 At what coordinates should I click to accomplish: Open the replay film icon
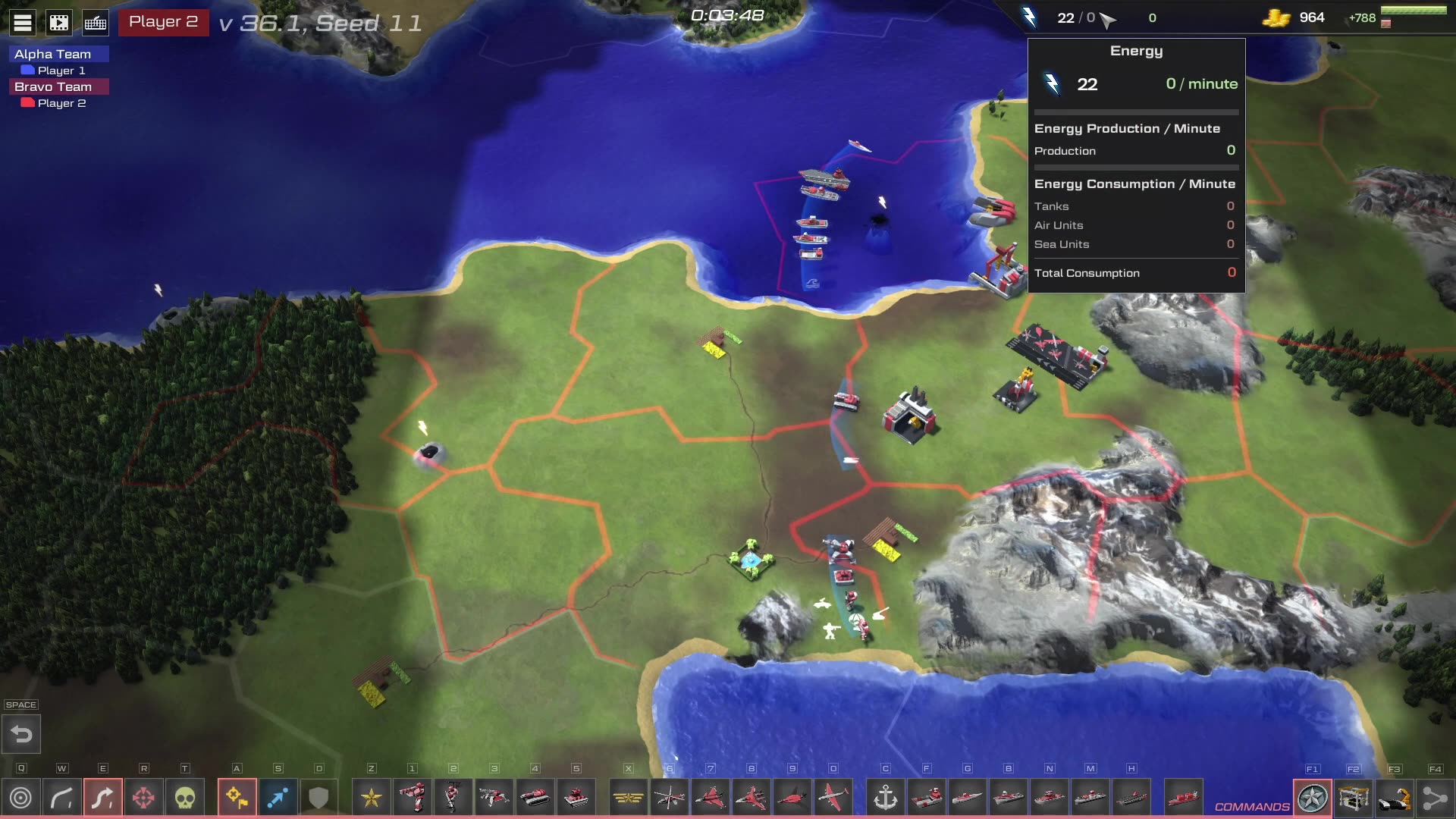click(59, 23)
